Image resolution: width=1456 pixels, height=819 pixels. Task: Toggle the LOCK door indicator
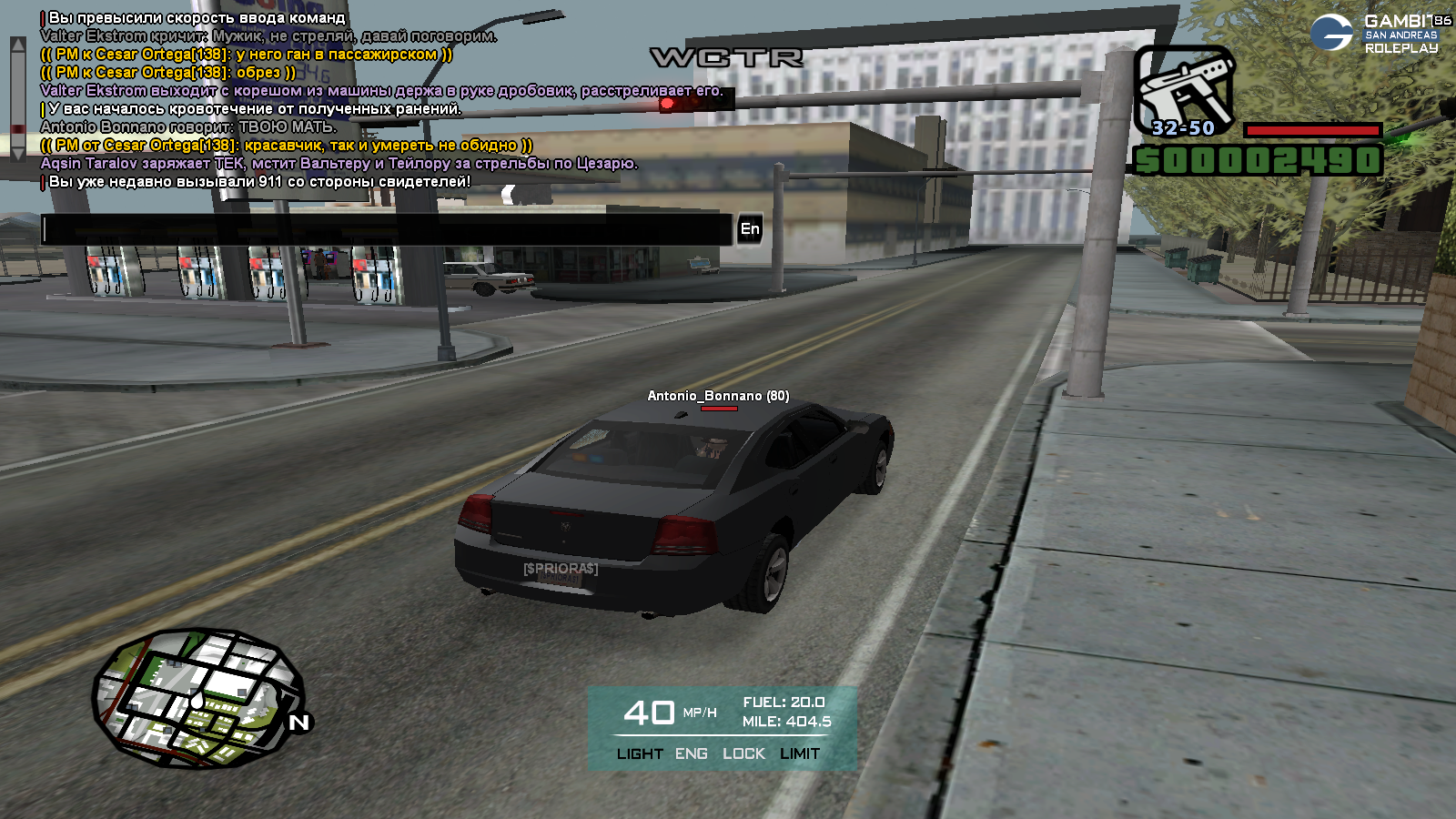[x=743, y=753]
